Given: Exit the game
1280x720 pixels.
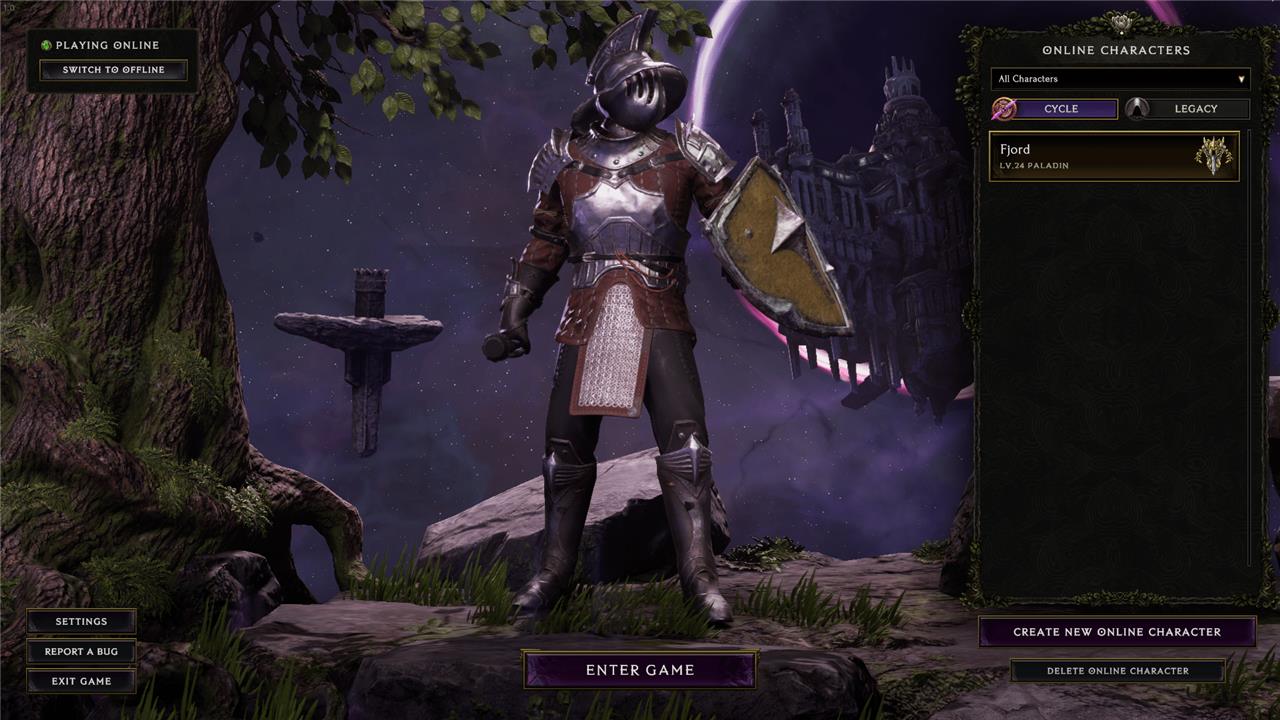Looking at the screenshot, I should [x=81, y=681].
